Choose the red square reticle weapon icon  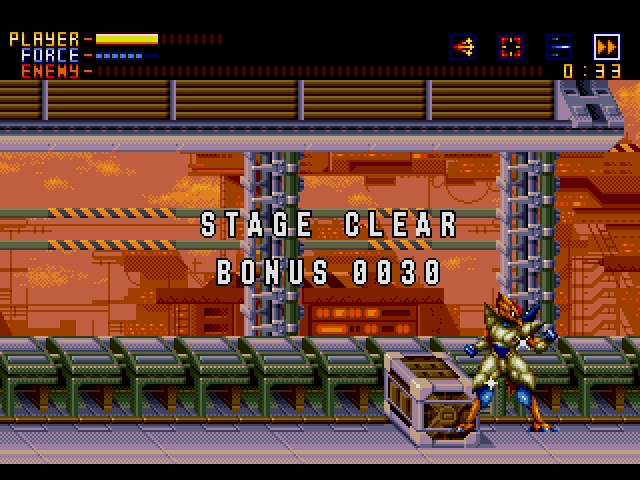pyautogui.click(x=511, y=47)
